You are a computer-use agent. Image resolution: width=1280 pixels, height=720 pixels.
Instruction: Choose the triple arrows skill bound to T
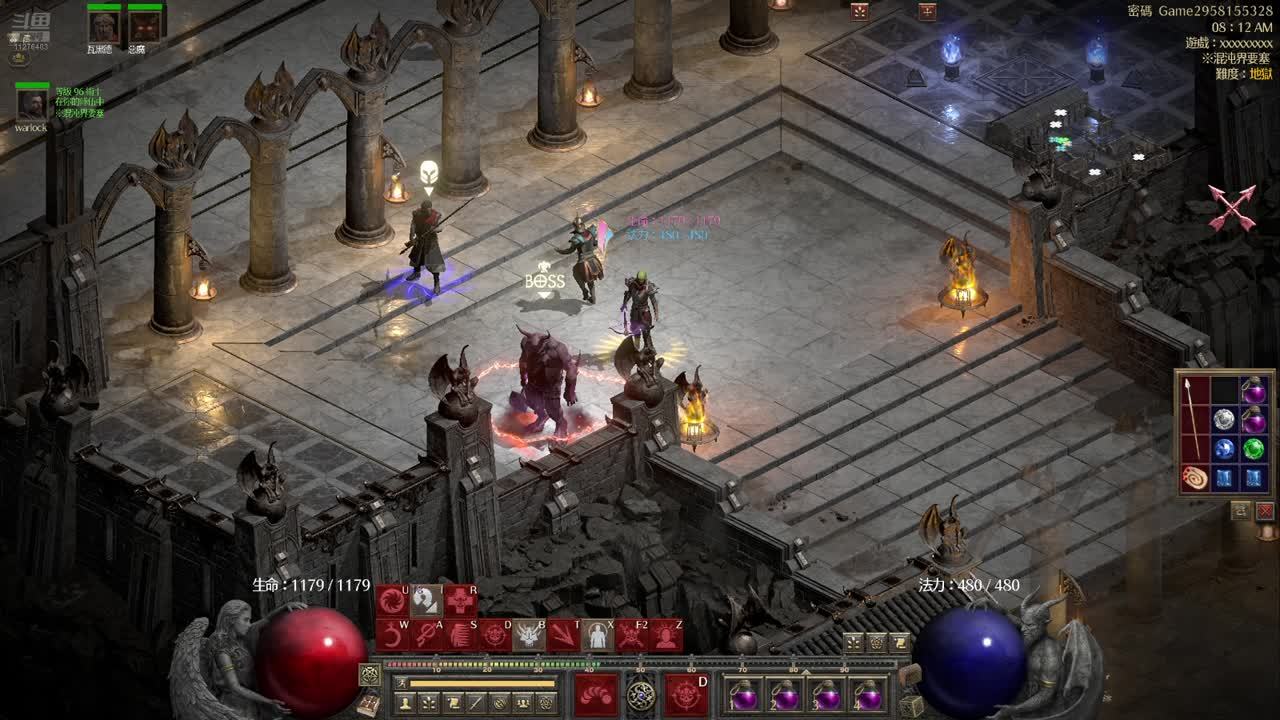click(x=563, y=635)
